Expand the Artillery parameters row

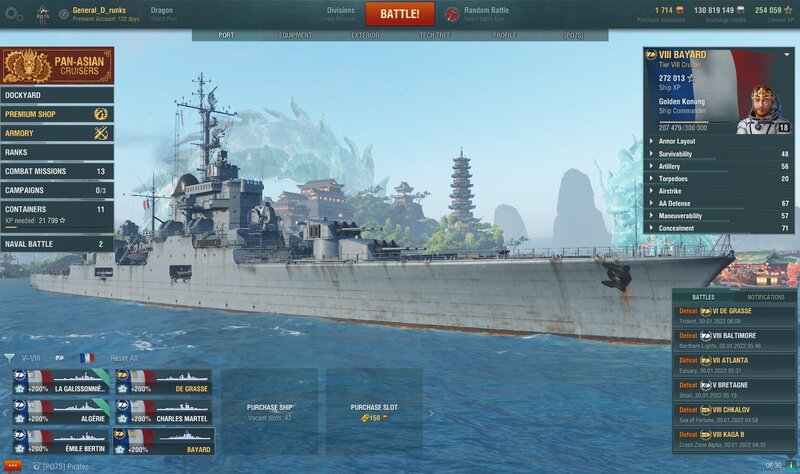click(718, 167)
